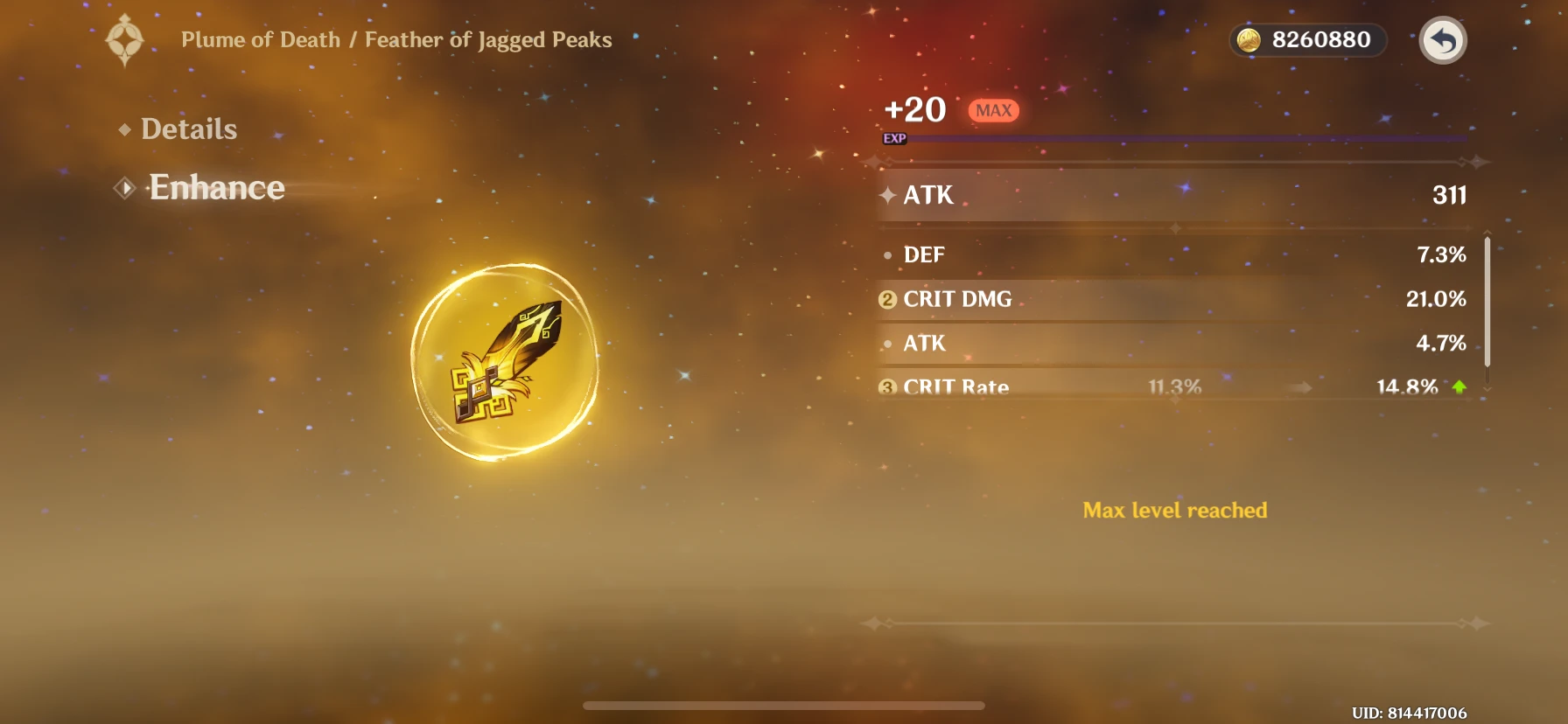This screenshot has width=1568, height=724.
Task: Click the back arrow button
Action: 1444,39
